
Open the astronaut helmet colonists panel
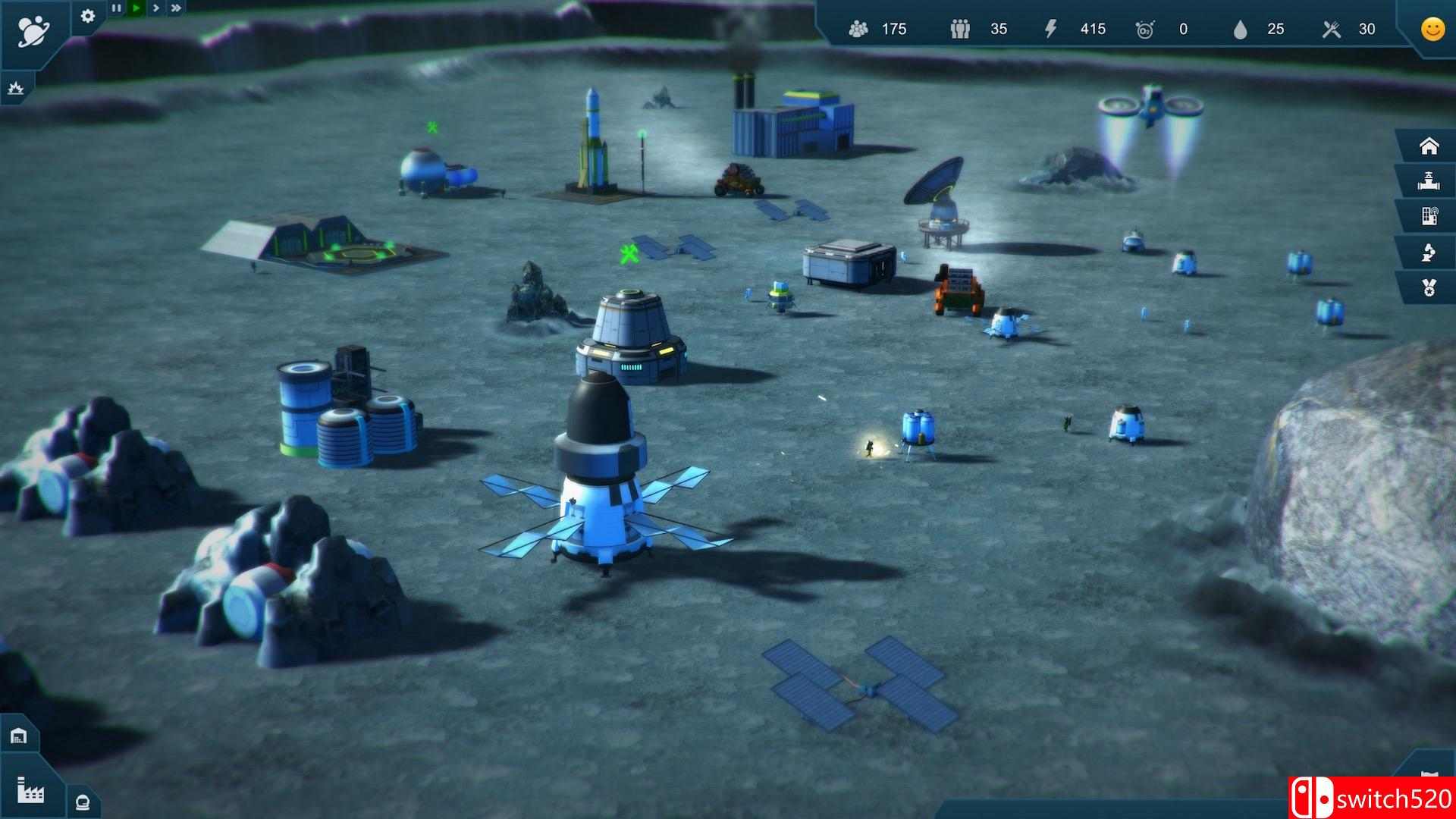pos(83,802)
